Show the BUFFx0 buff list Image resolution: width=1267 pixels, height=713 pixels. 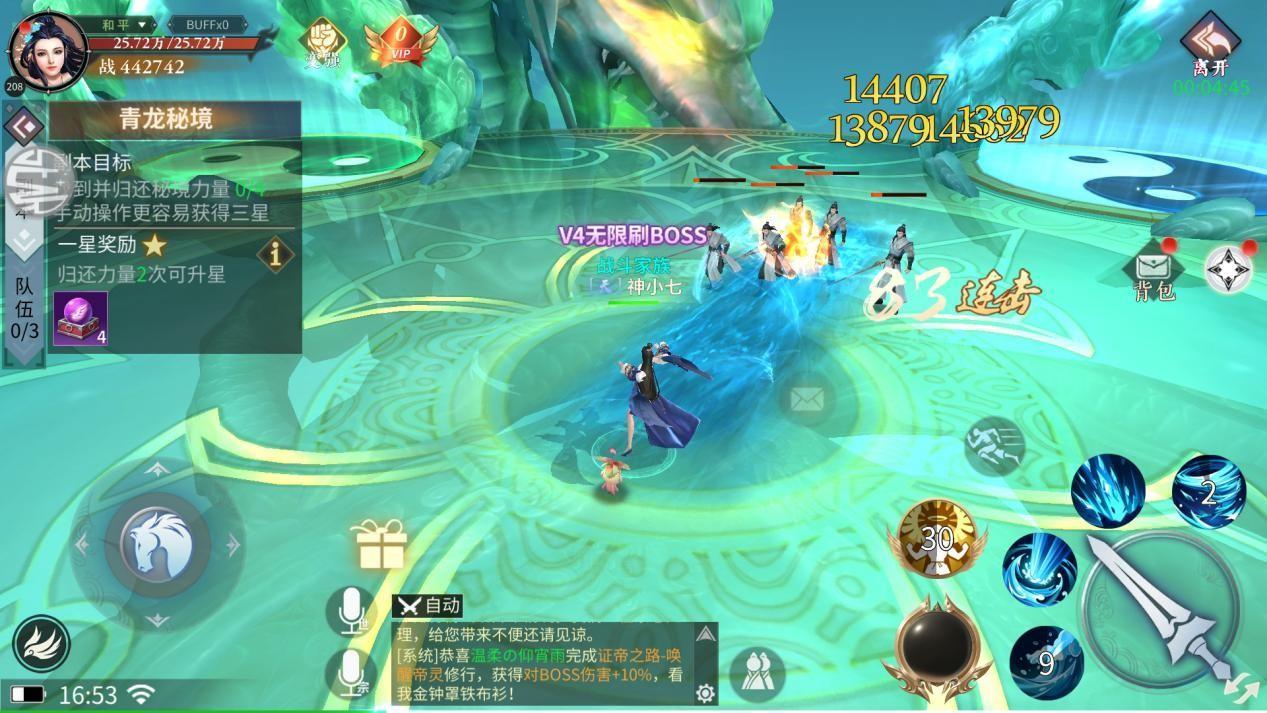(x=206, y=24)
